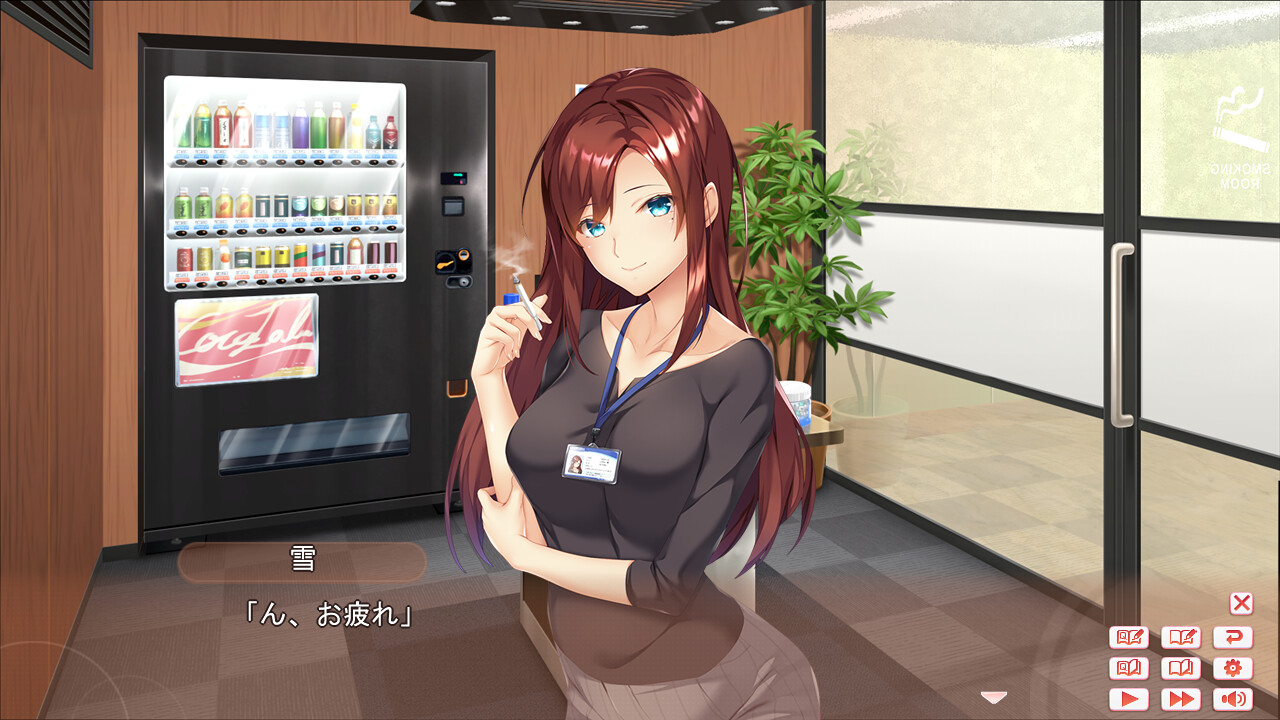Enable auto-play with the play button
Image resolution: width=1280 pixels, height=720 pixels.
coord(1128,701)
